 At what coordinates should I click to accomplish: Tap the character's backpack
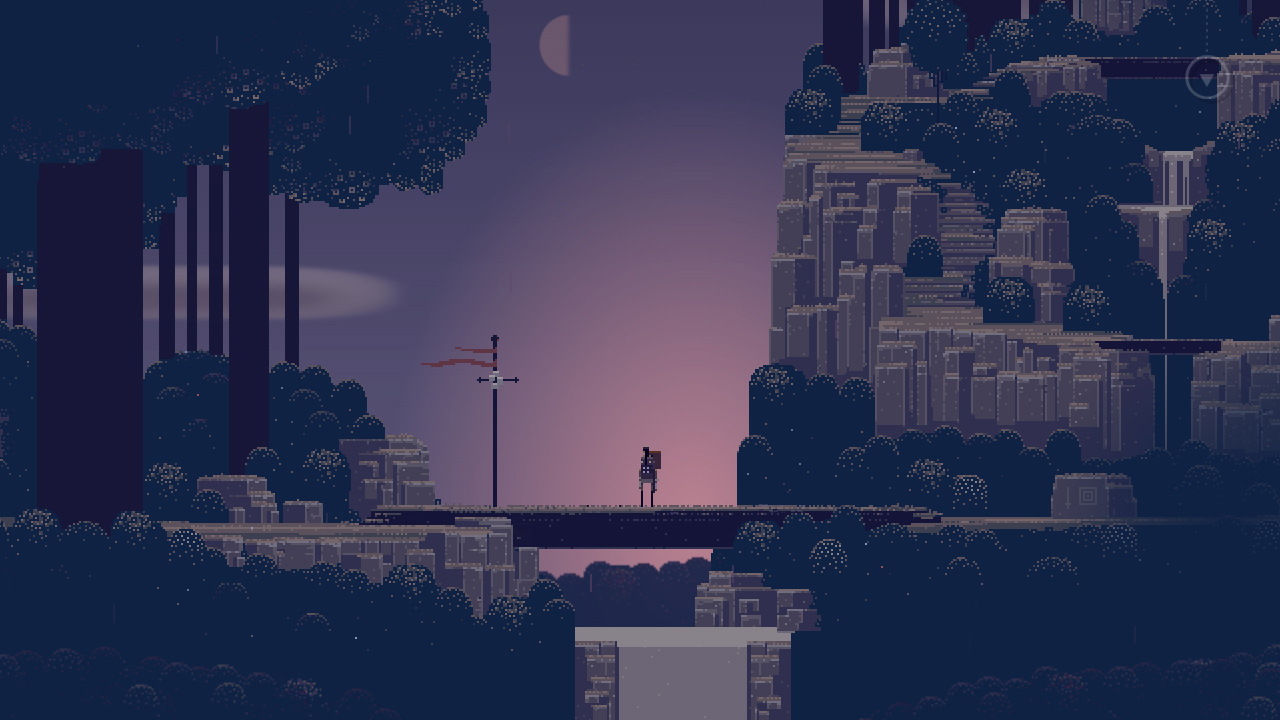pyautogui.click(x=655, y=460)
